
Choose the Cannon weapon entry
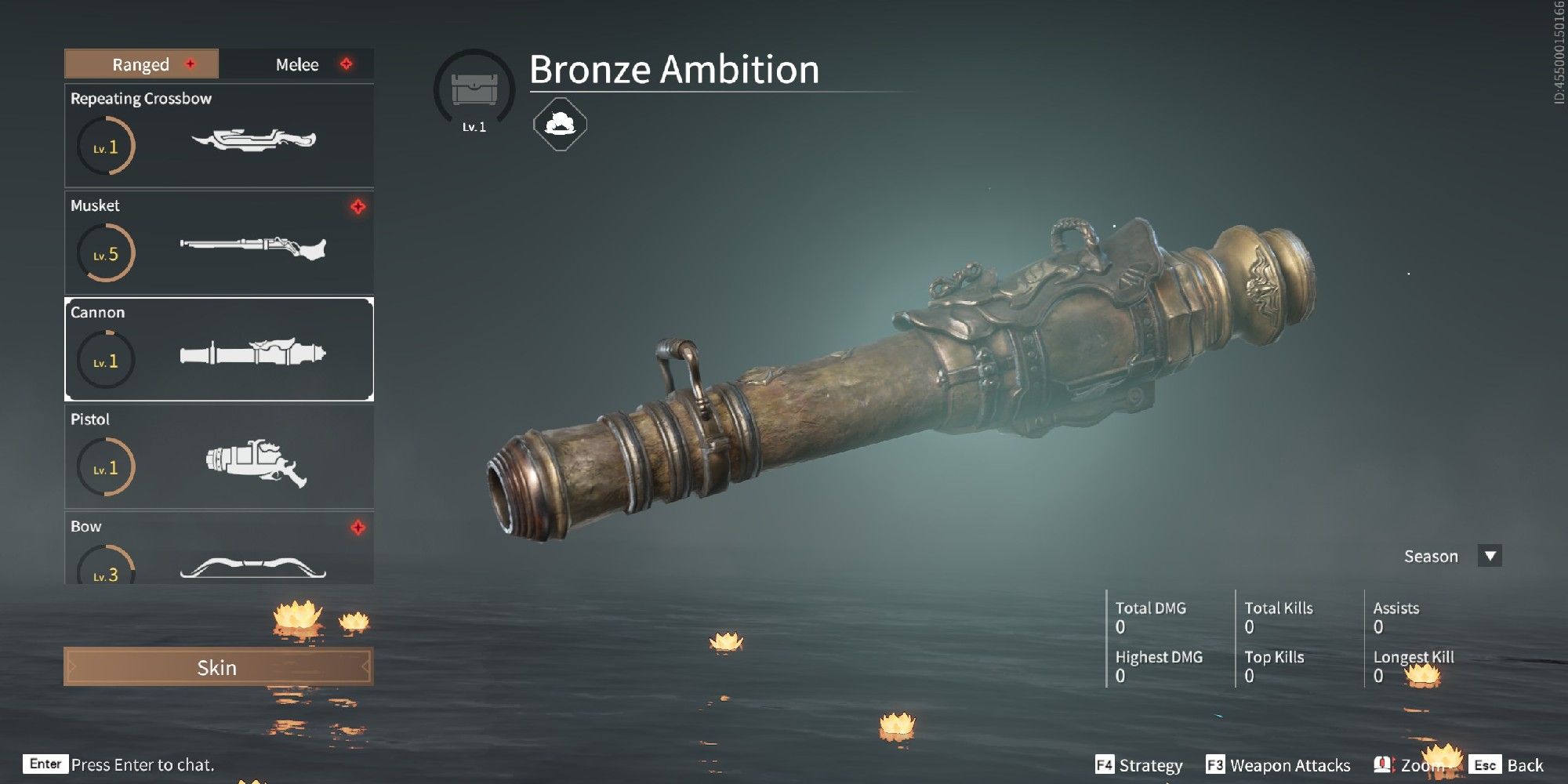pyautogui.click(x=219, y=349)
